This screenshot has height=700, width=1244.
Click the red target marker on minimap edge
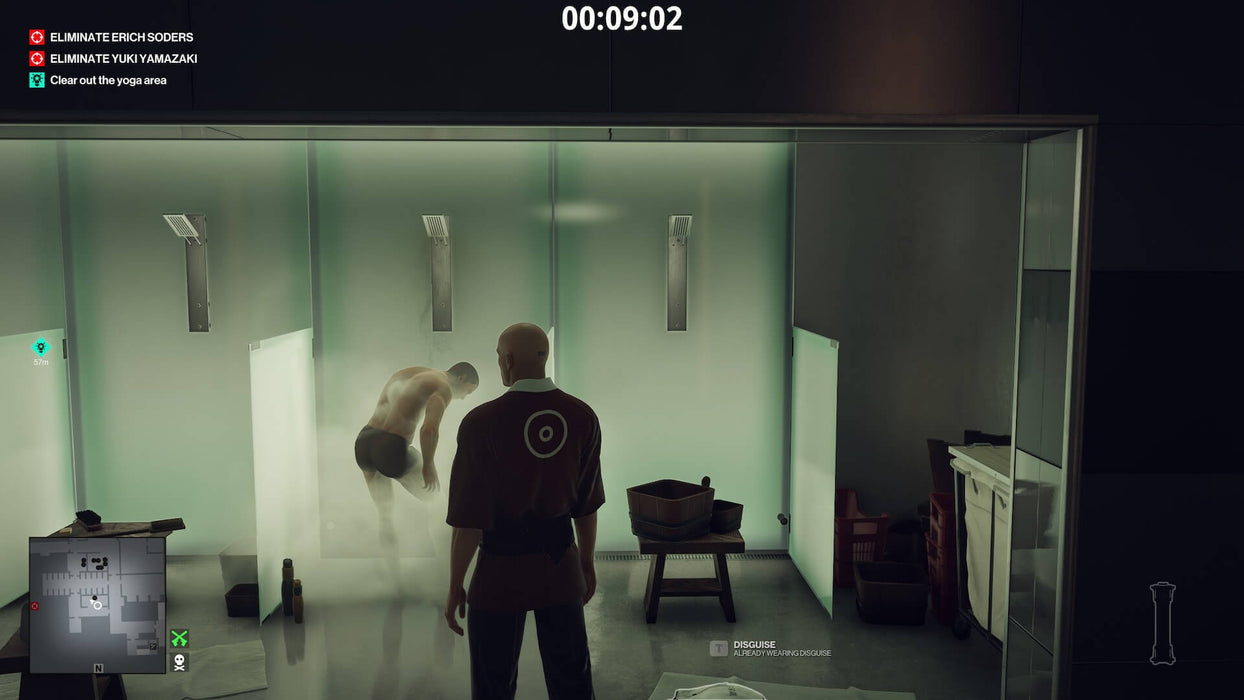click(35, 606)
